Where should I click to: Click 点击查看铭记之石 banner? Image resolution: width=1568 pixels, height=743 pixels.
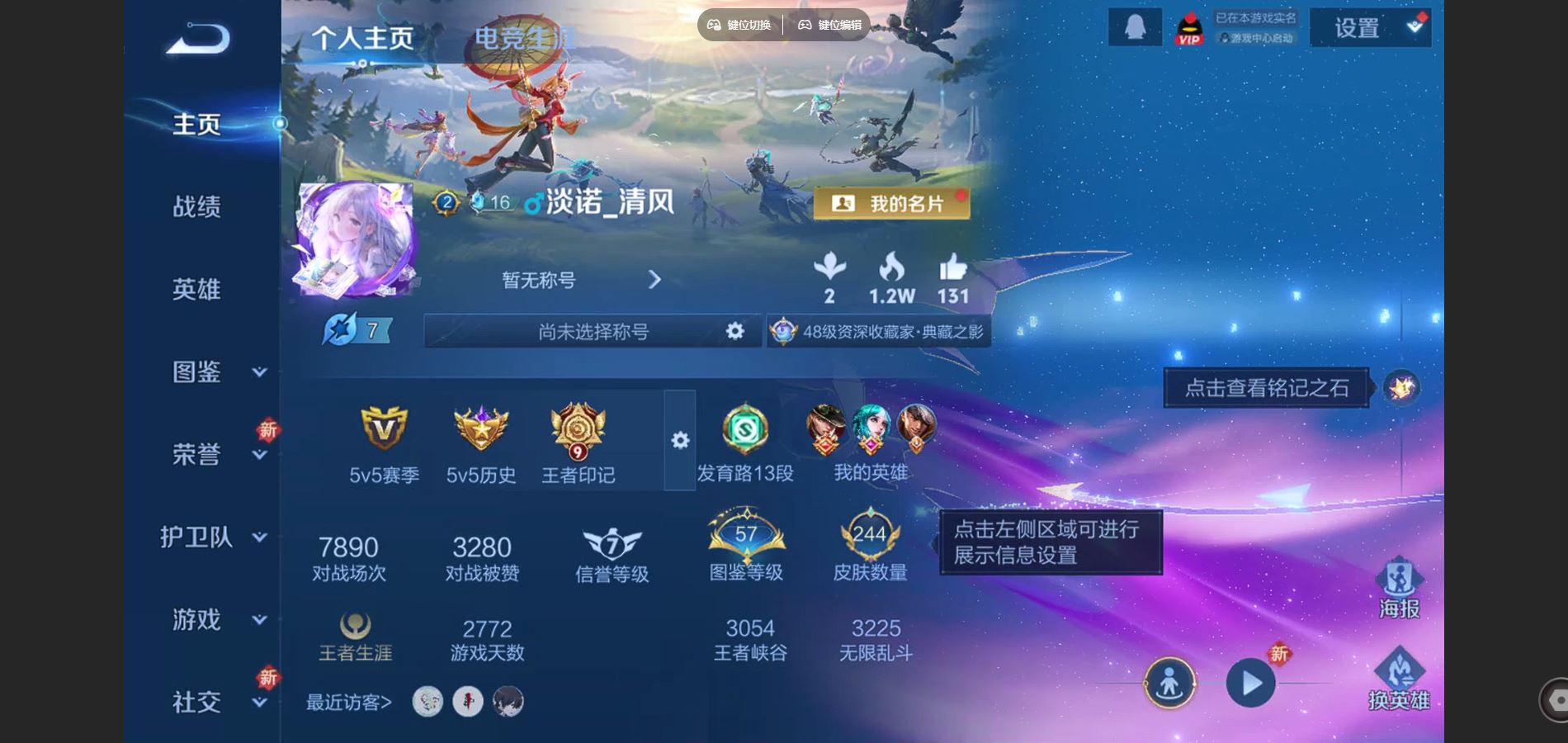1267,388
